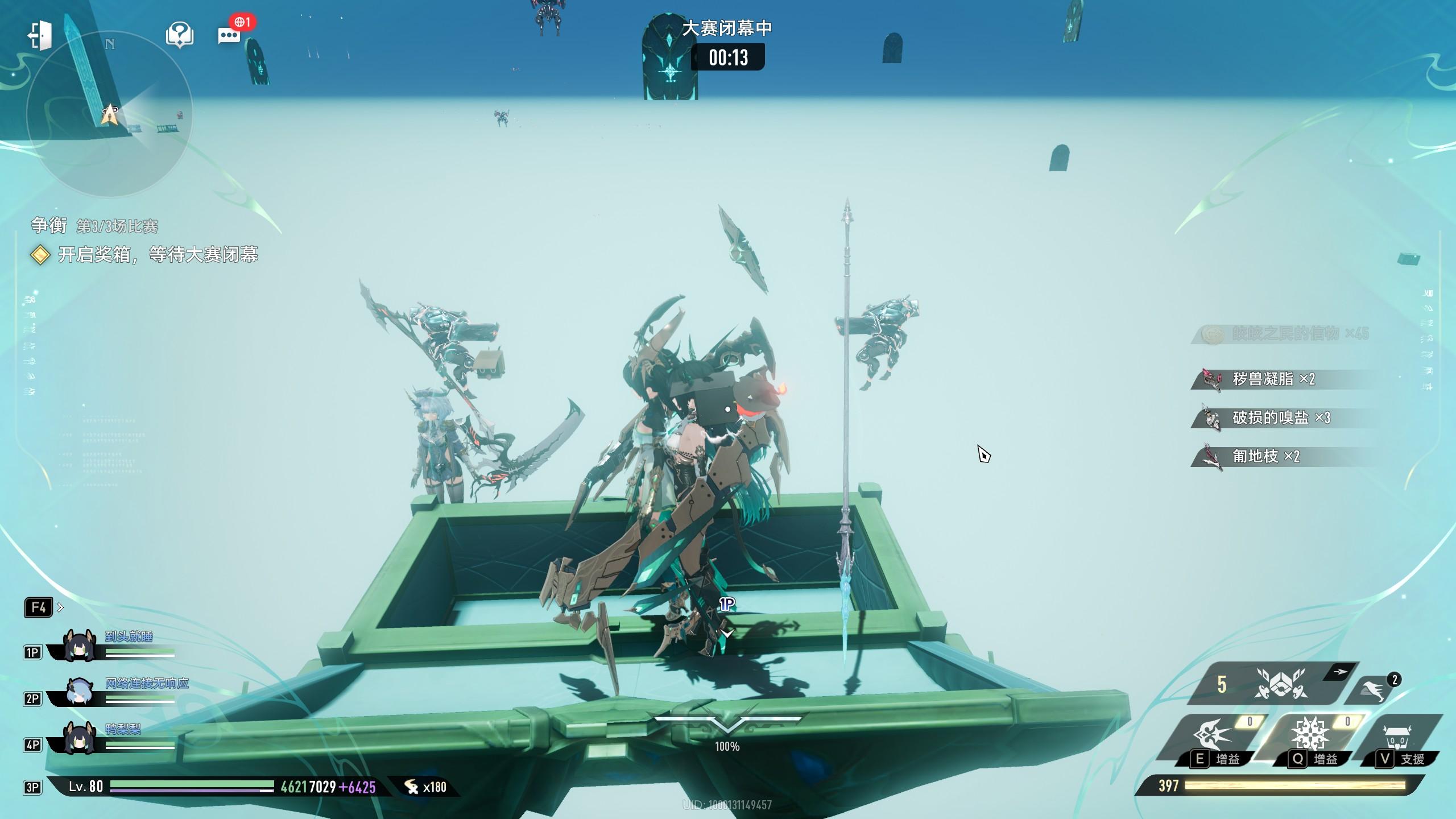
Task: Click the 匍地枝 loot entry
Action: pyautogui.click(x=1265, y=456)
